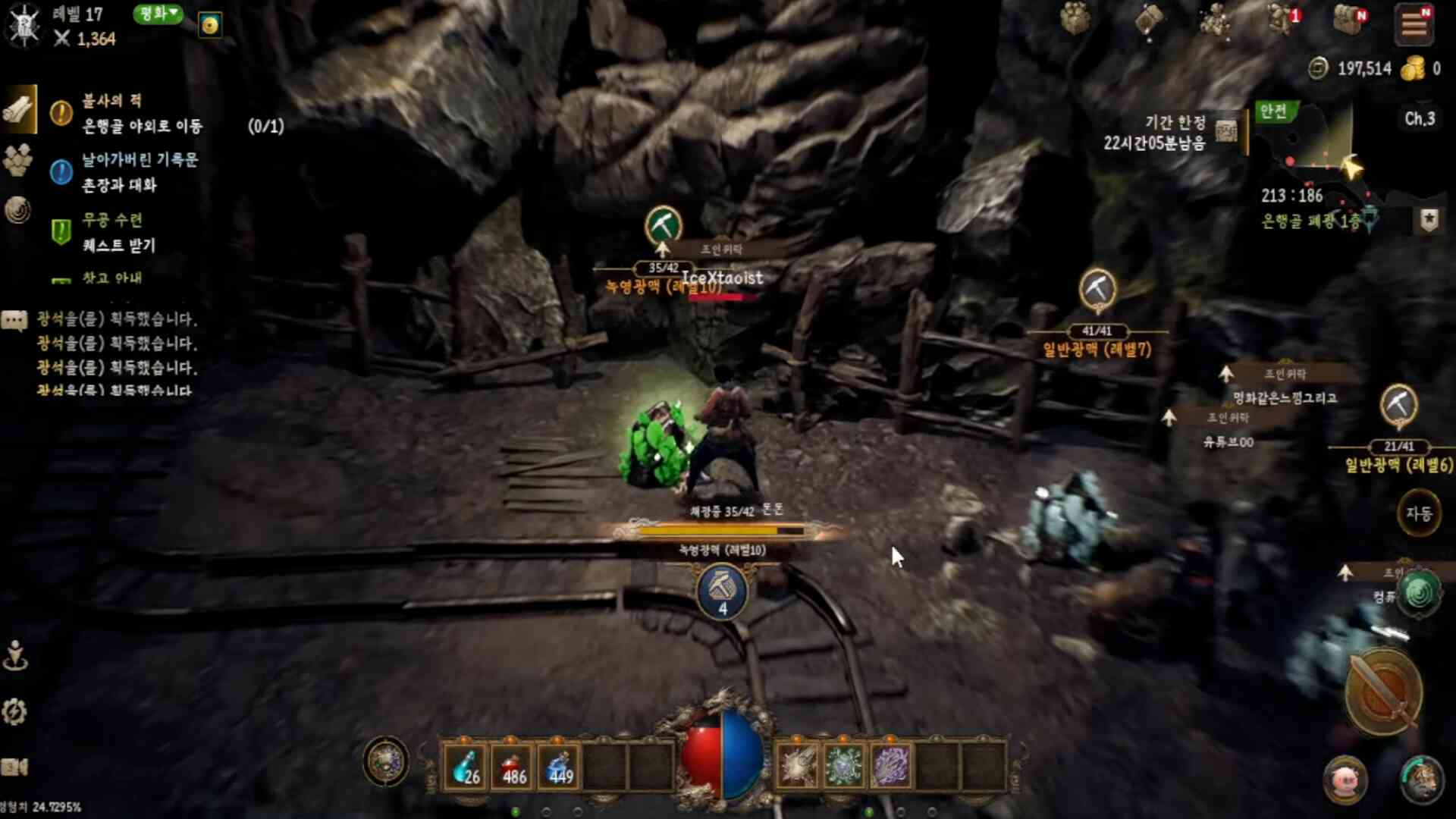Activate the purple claw skill icon
This screenshot has width=1456, height=819.
891,766
